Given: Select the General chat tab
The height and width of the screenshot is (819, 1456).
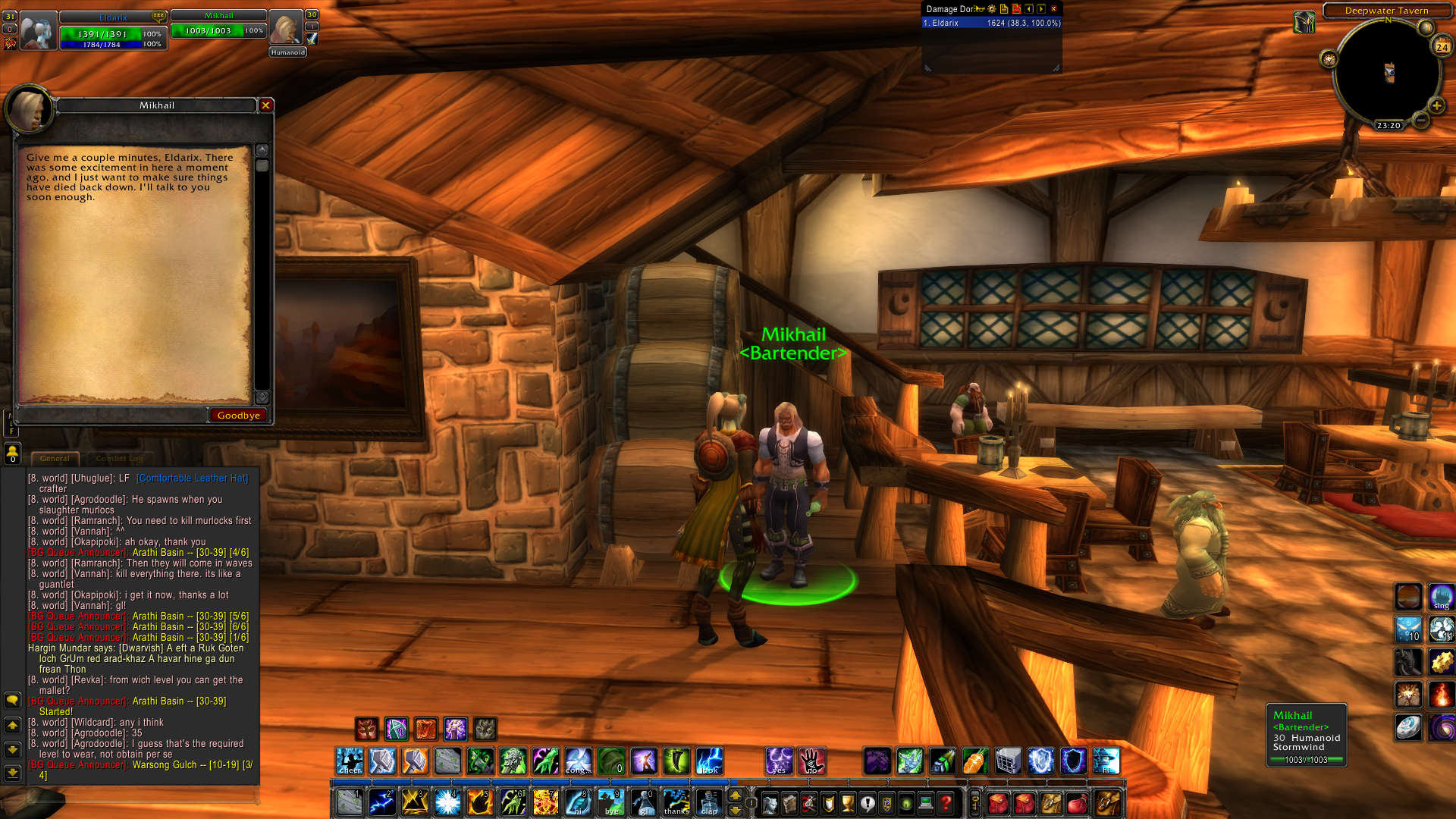Looking at the screenshot, I should pyautogui.click(x=55, y=458).
